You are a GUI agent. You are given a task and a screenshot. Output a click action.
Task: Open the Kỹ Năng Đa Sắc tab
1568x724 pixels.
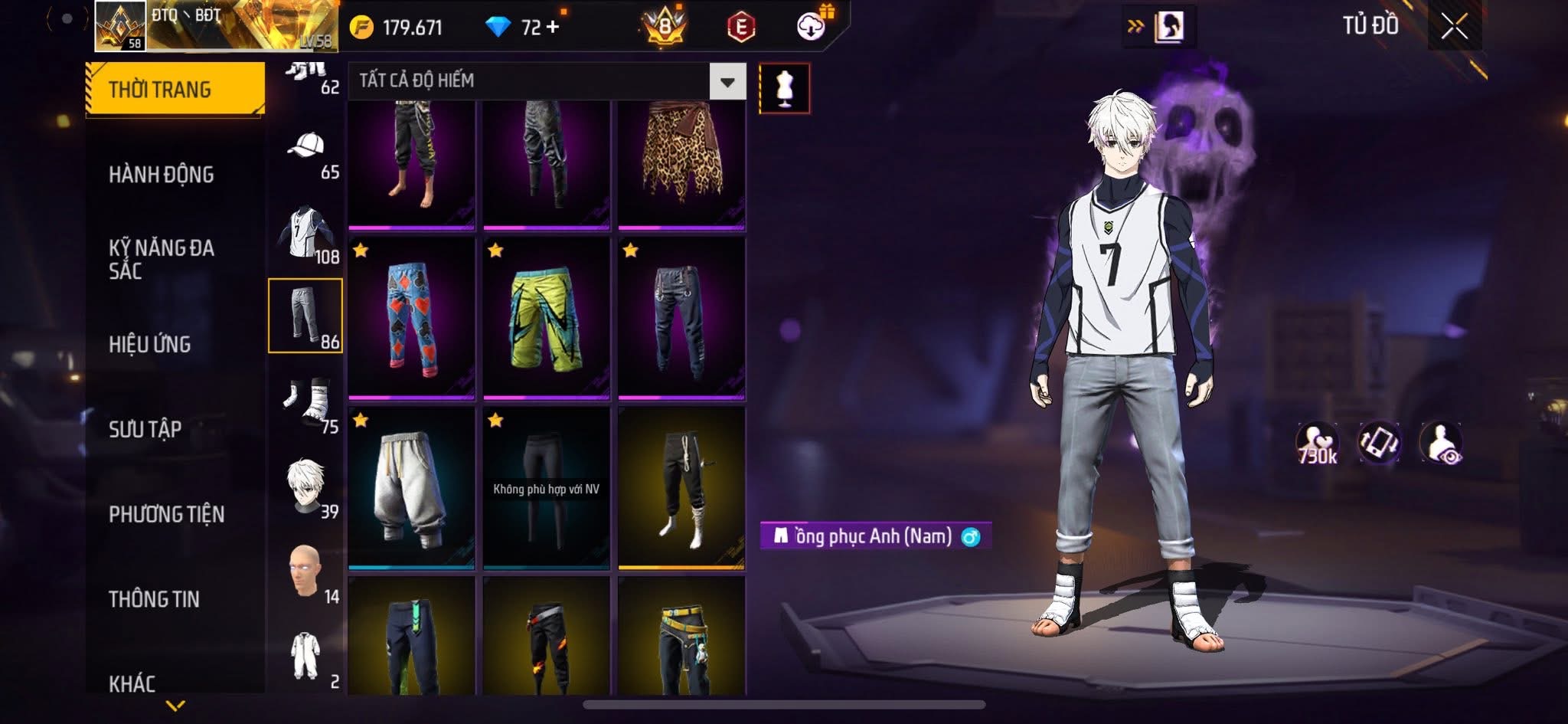[x=161, y=259]
